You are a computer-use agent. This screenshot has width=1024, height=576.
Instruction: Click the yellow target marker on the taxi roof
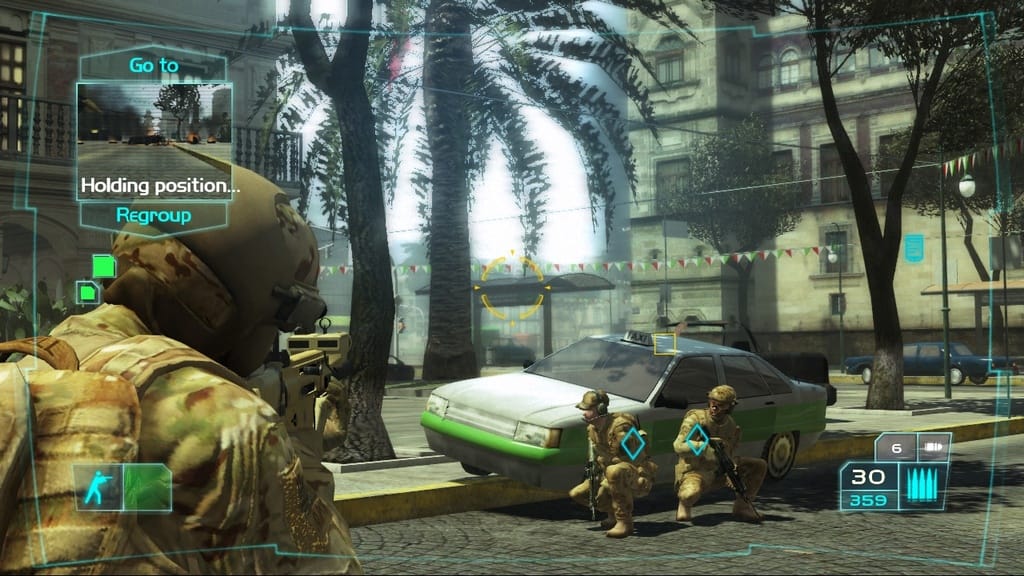pyautogui.click(x=664, y=342)
